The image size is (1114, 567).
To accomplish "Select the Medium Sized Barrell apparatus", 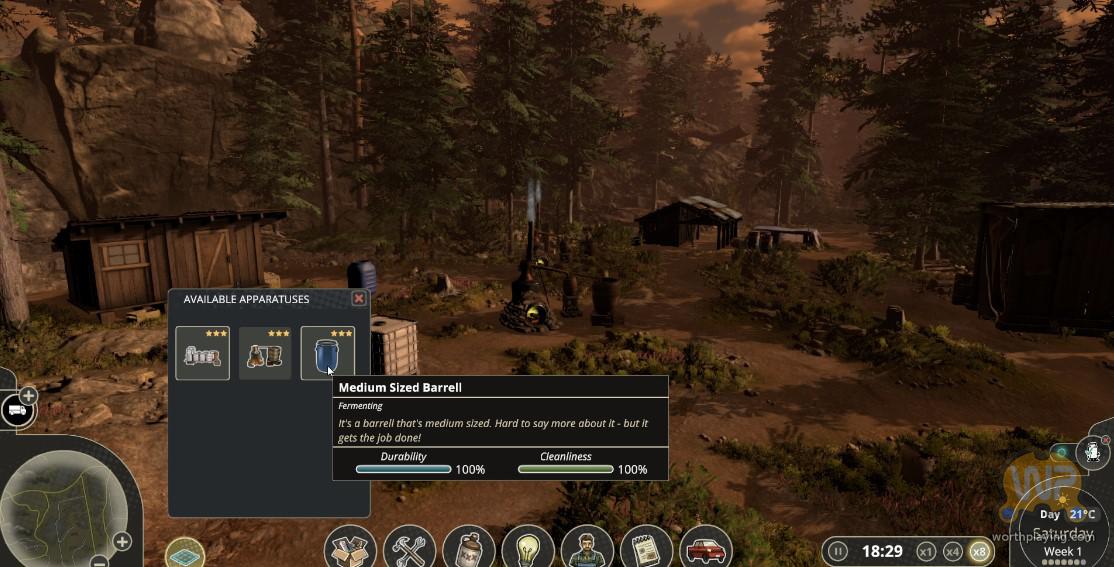I will tap(327, 353).
